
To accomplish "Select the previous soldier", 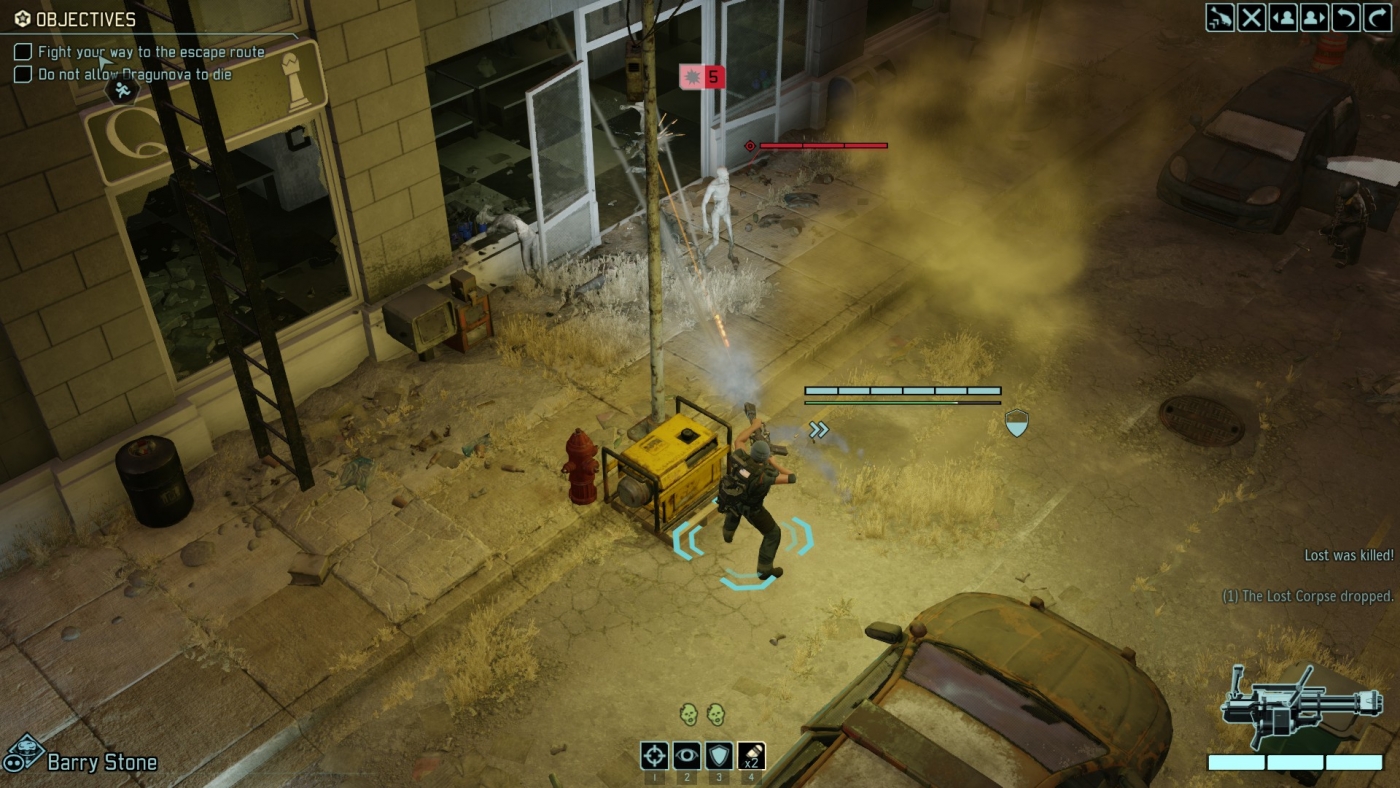I will (x=1285, y=17).
